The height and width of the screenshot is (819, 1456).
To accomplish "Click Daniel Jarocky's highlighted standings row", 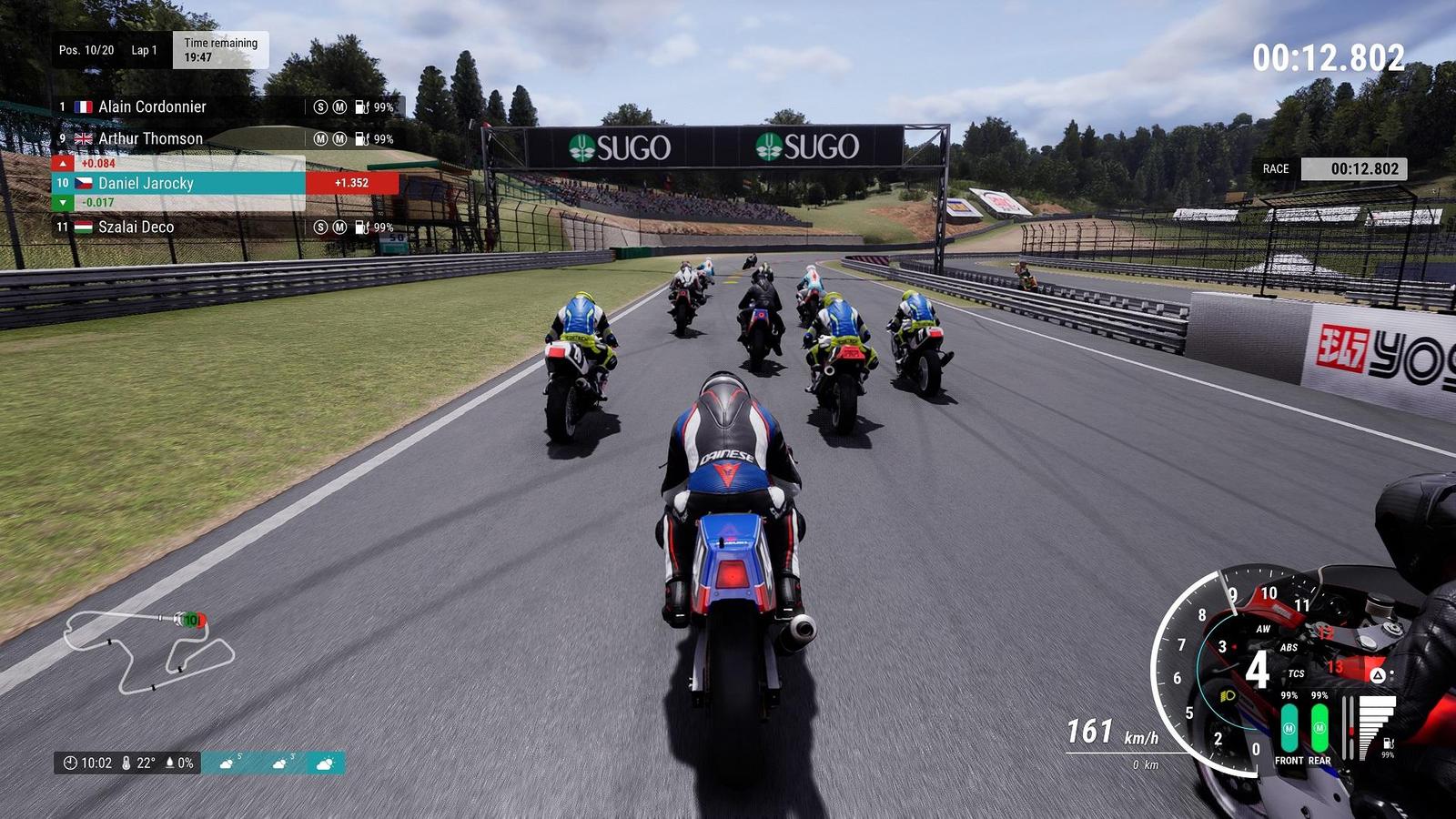I will [146, 184].
